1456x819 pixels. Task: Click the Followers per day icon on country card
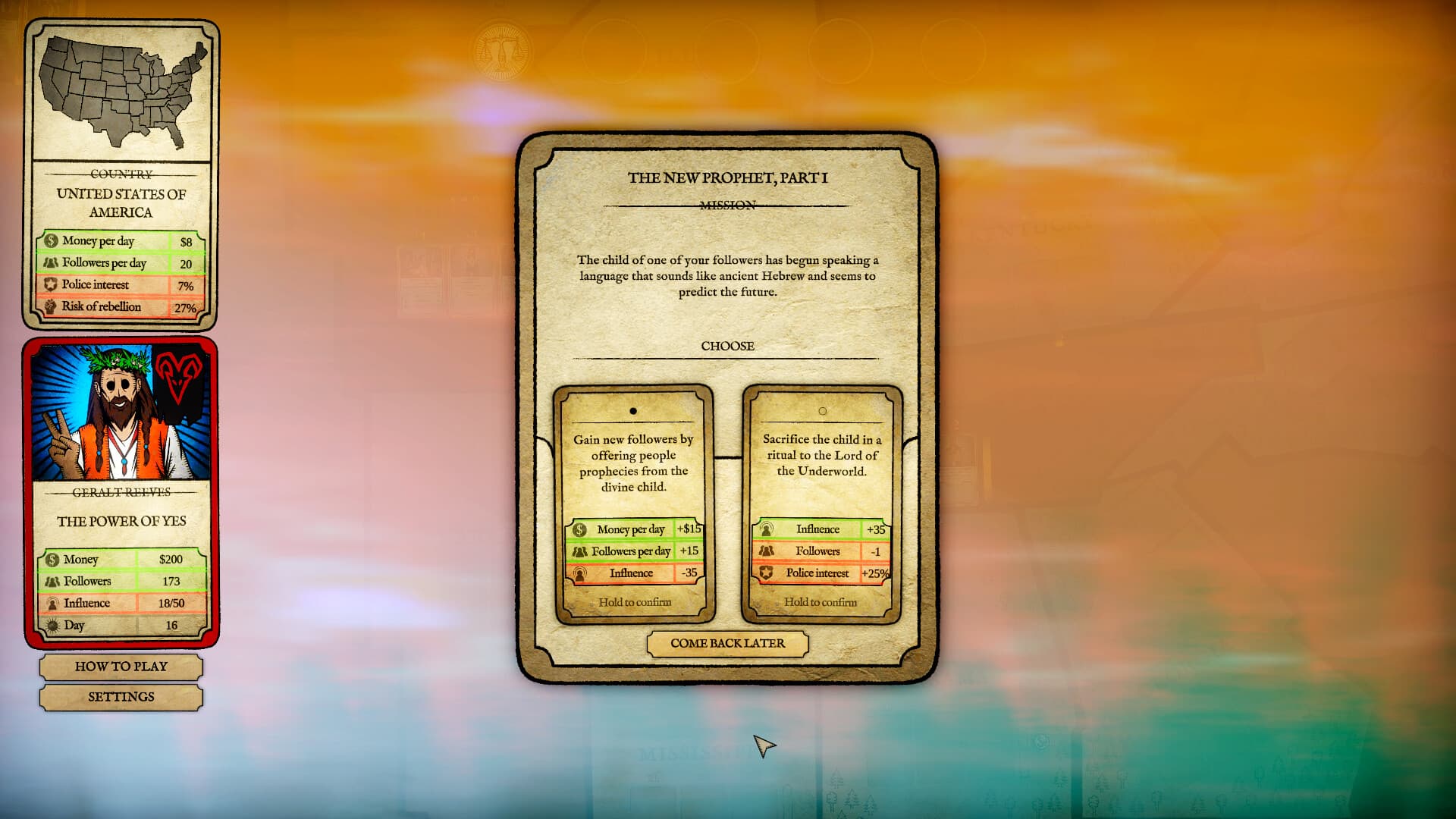click(x=52, y=262)
